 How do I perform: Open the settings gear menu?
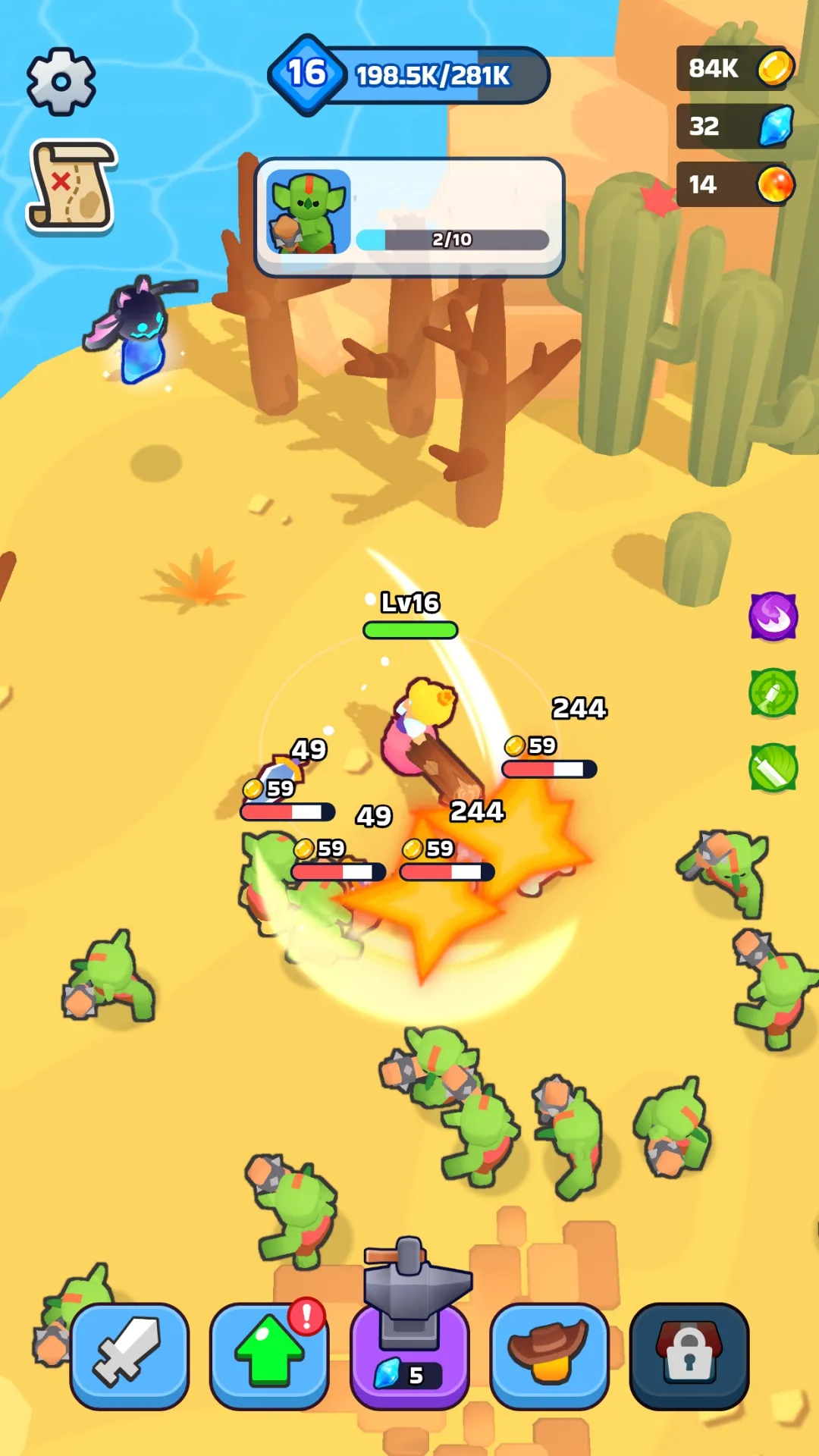pos(61,81)
